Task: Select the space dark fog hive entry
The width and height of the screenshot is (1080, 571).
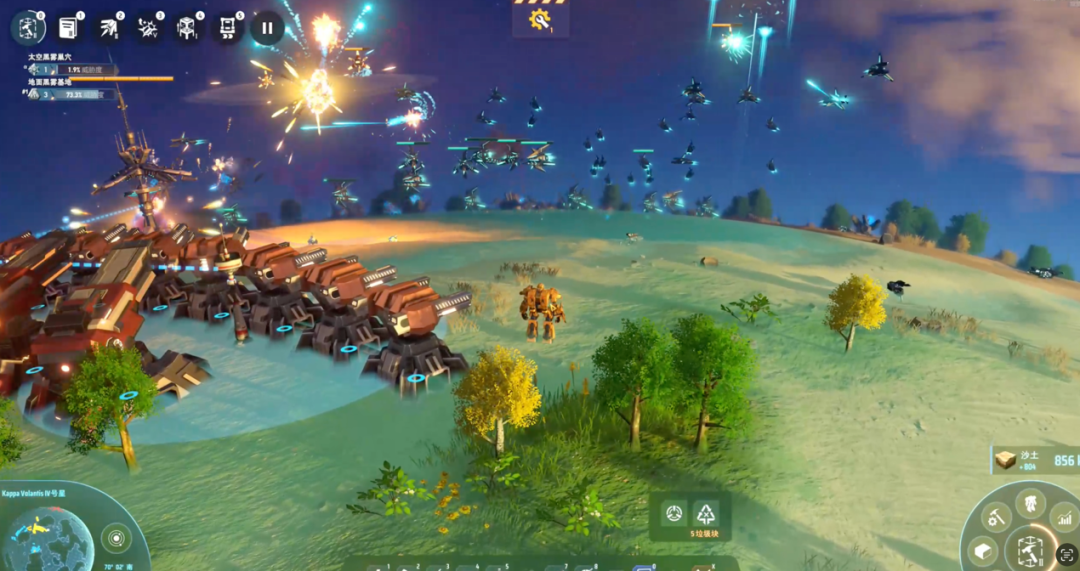Action: pos(70,70)
